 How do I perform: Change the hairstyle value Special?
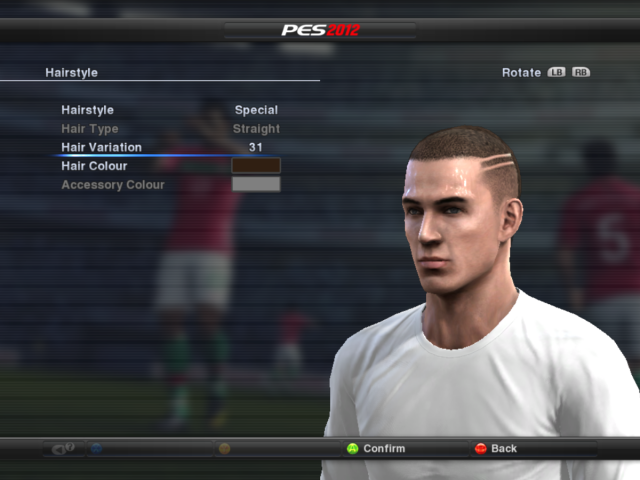coord(256,110)
